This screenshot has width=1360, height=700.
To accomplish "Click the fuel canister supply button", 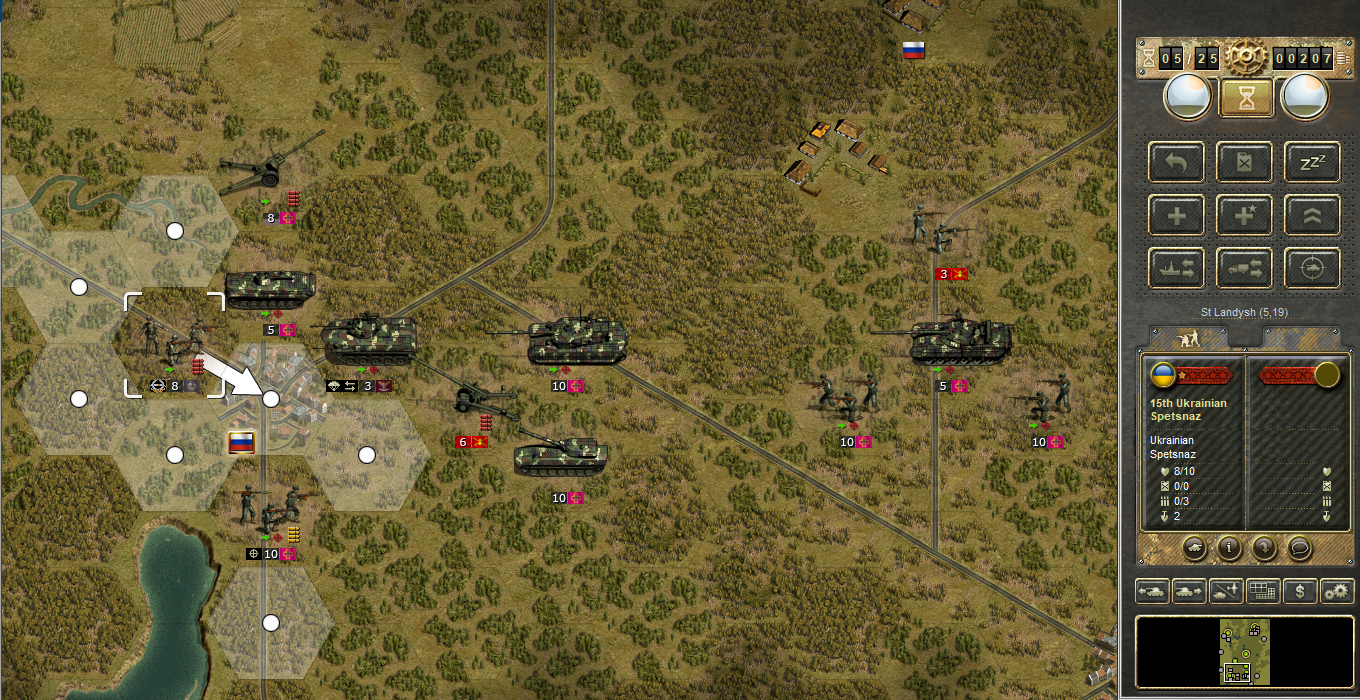I will (x=1244, y=161).
